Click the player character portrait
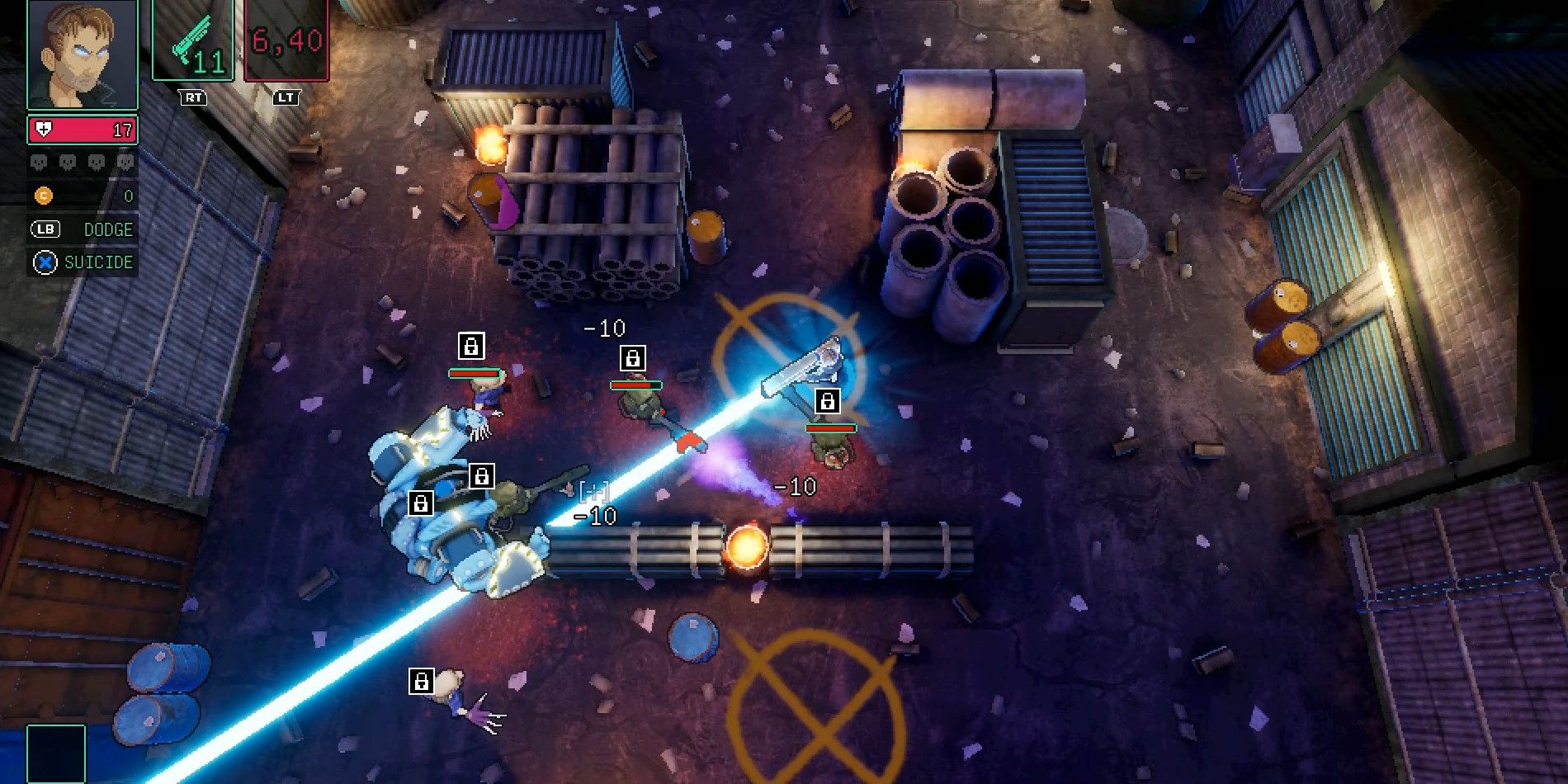This screenshot has width=1568, height=784. coord(82,54)
